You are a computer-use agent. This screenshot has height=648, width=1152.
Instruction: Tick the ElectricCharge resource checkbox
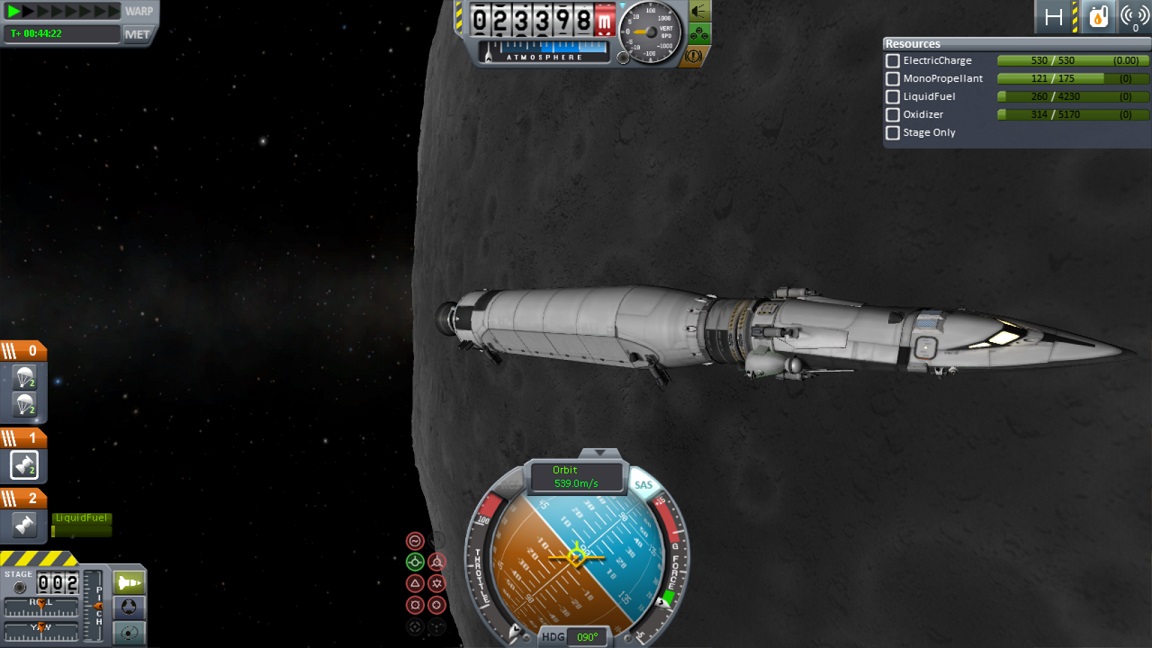(893, 61)
